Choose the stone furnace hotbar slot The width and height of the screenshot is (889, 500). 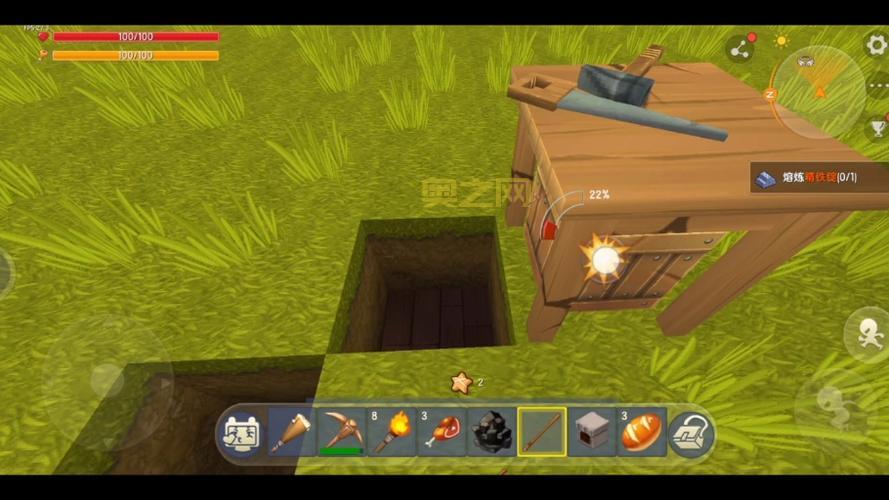(592, 432)
